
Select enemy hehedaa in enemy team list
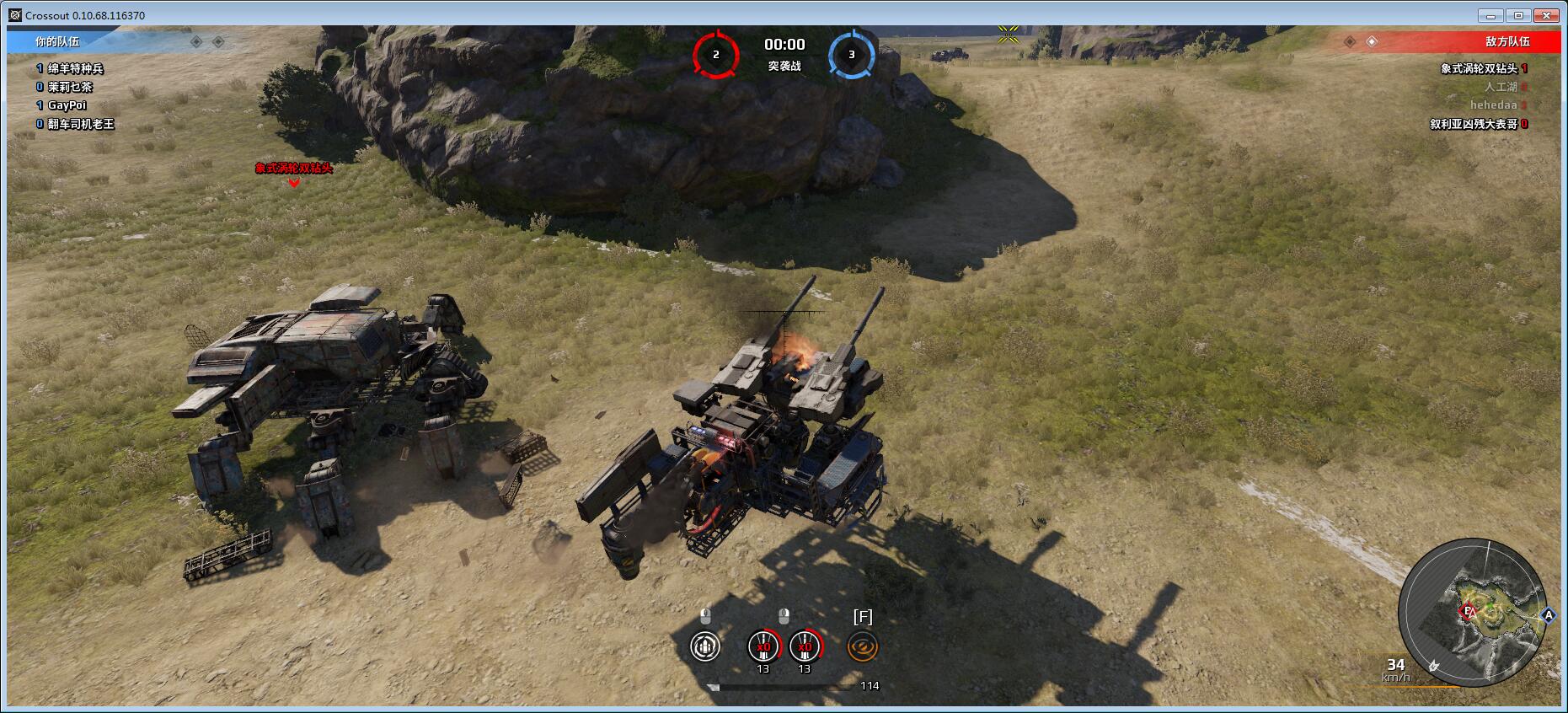[1493, 105]
